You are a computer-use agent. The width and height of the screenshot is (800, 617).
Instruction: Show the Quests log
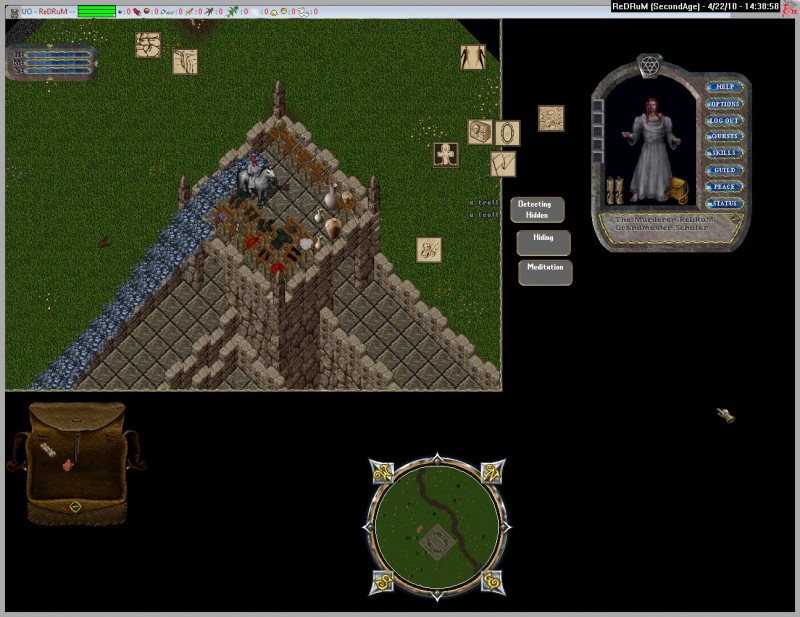pos(723,137)
